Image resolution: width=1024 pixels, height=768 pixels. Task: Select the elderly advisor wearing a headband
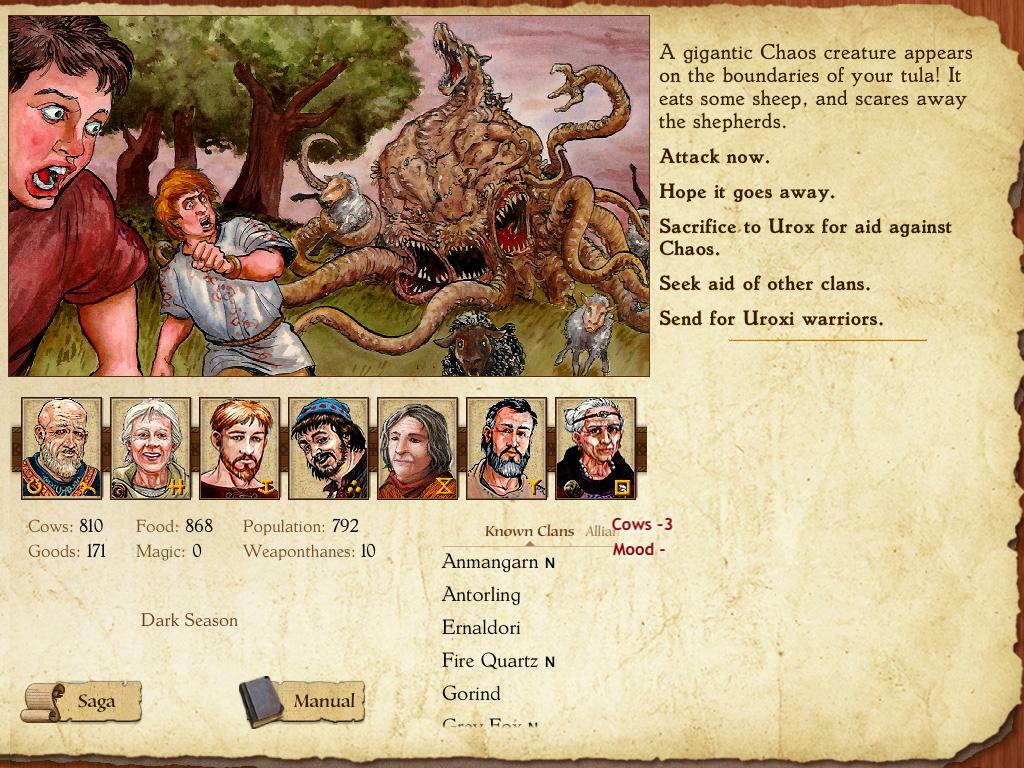(x=595, y=448)
